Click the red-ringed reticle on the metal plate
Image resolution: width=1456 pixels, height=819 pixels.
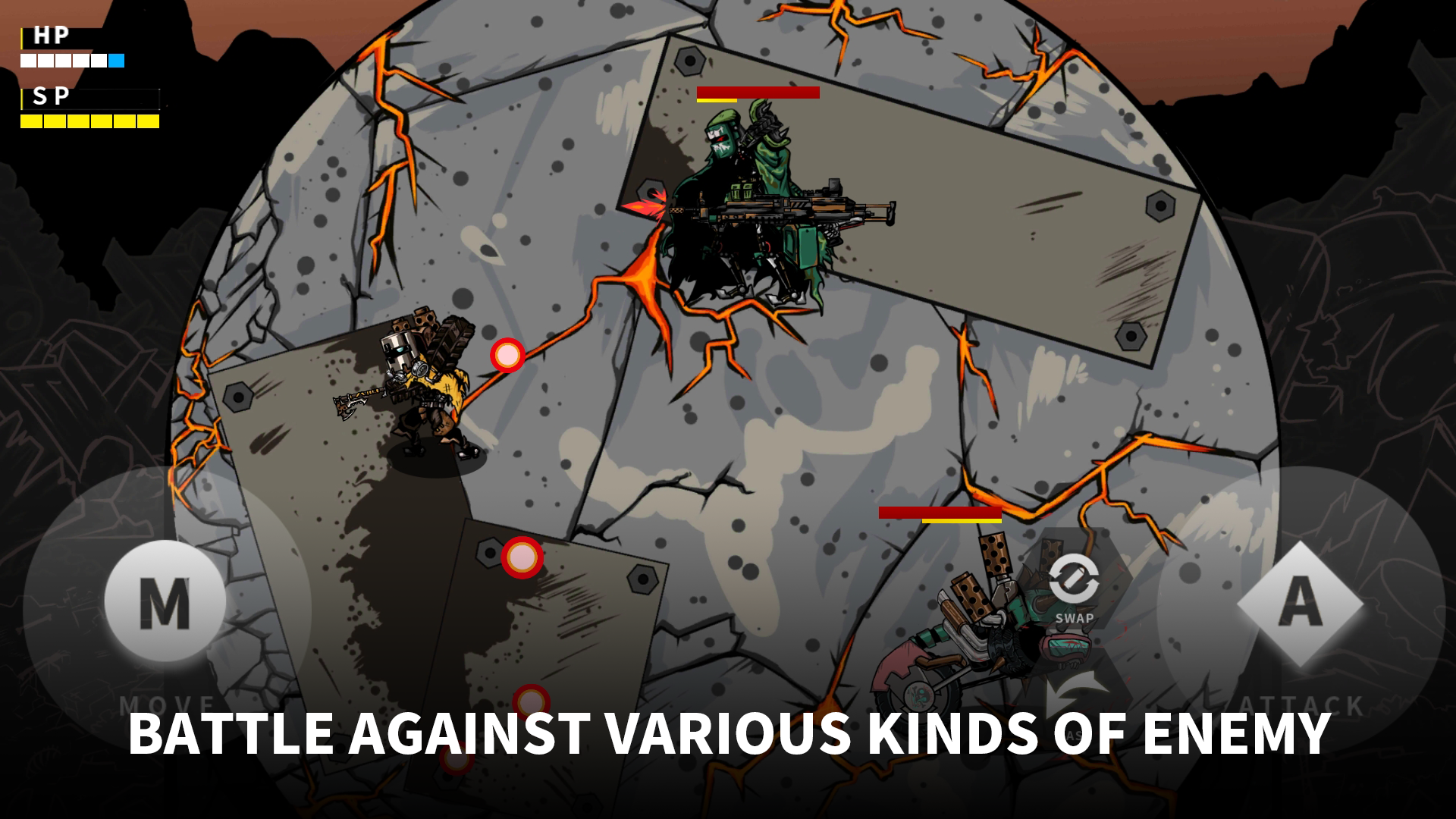click(x=522, y=556)
